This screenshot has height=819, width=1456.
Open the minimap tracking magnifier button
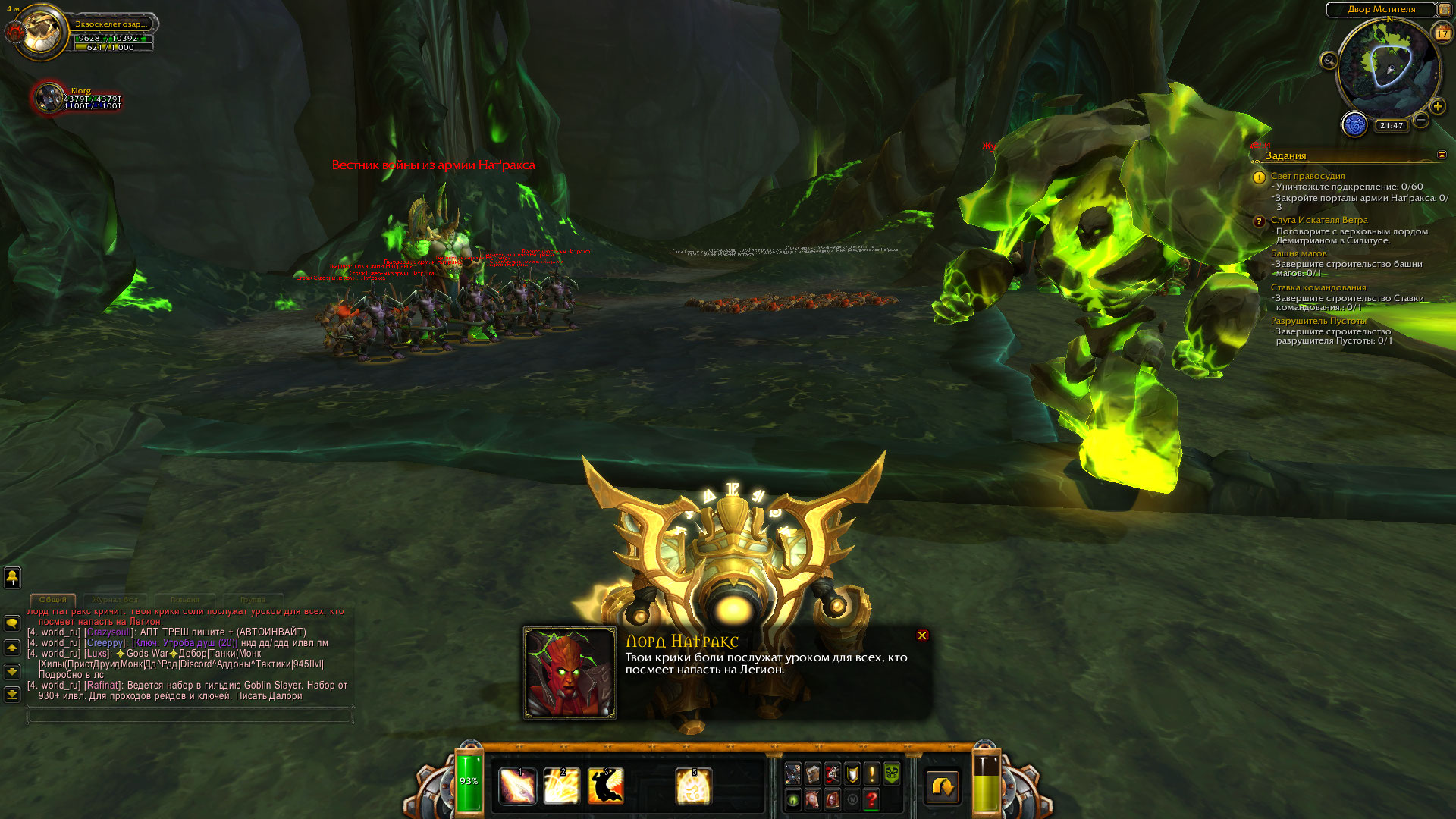coord(1329,61)
